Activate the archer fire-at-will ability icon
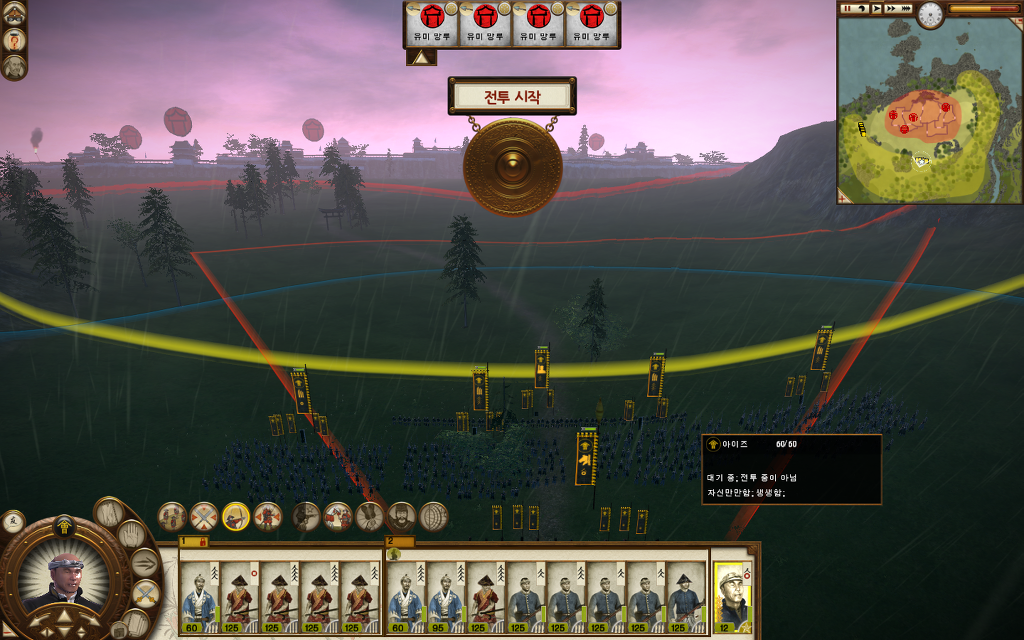The image size is (1024, 640). (x=236, y=516)
